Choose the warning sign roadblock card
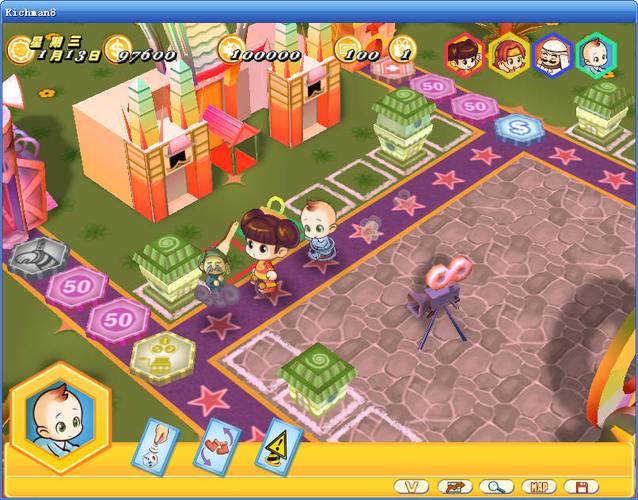The width and height of the screenshot is (638, 500). tap(277, 444)
